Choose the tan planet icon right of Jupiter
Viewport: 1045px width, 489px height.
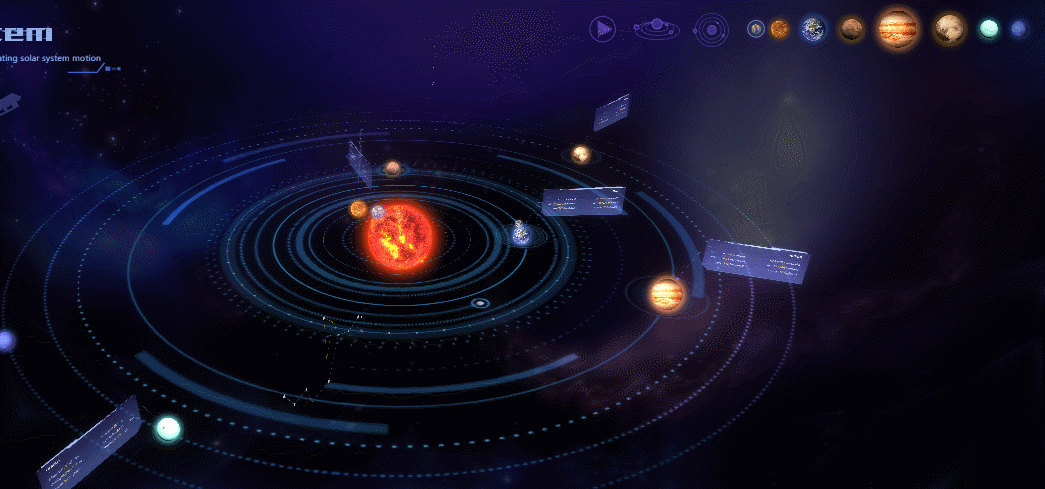[x=948, y=29]
